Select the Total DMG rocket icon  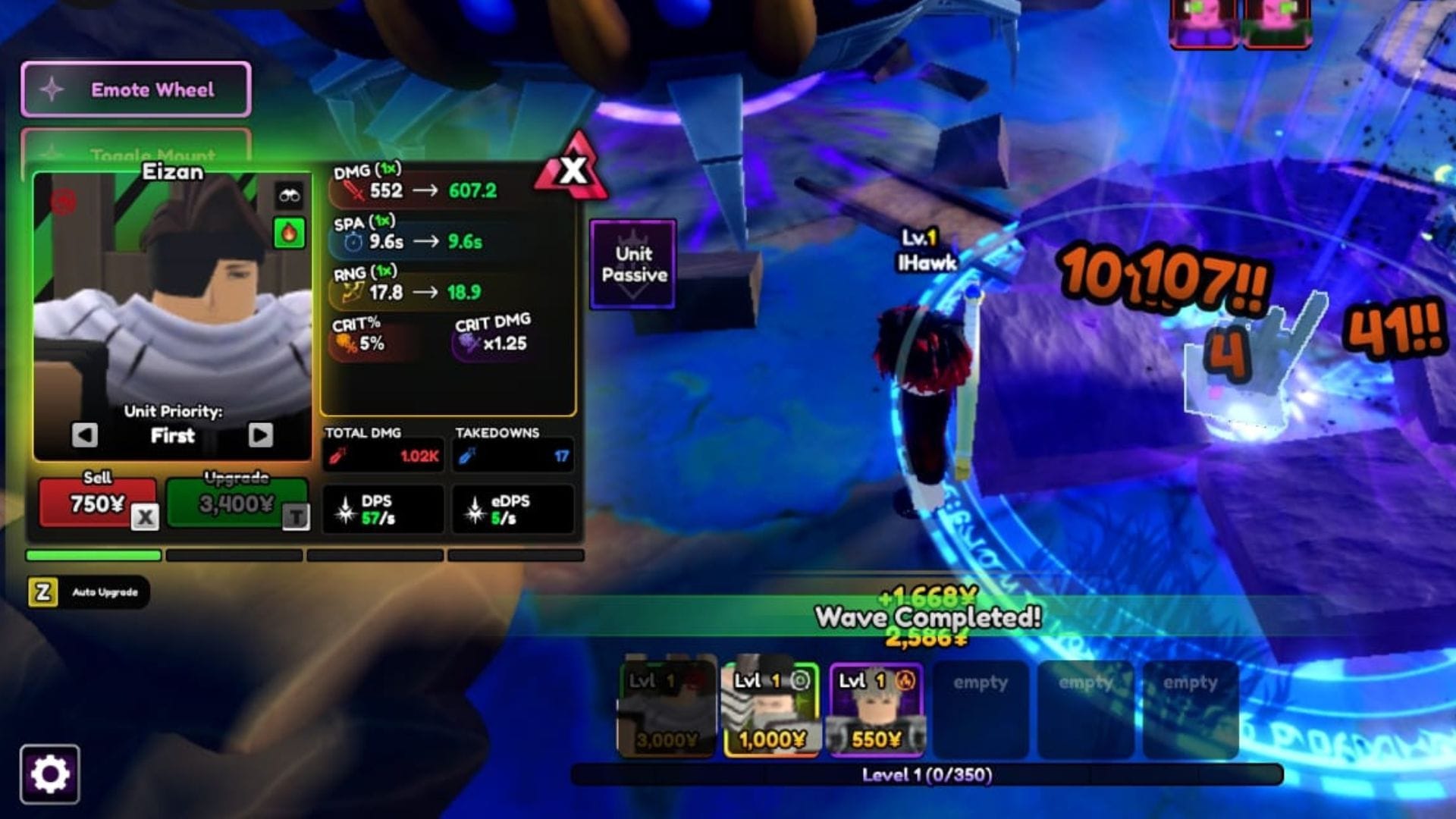[340, 455]
